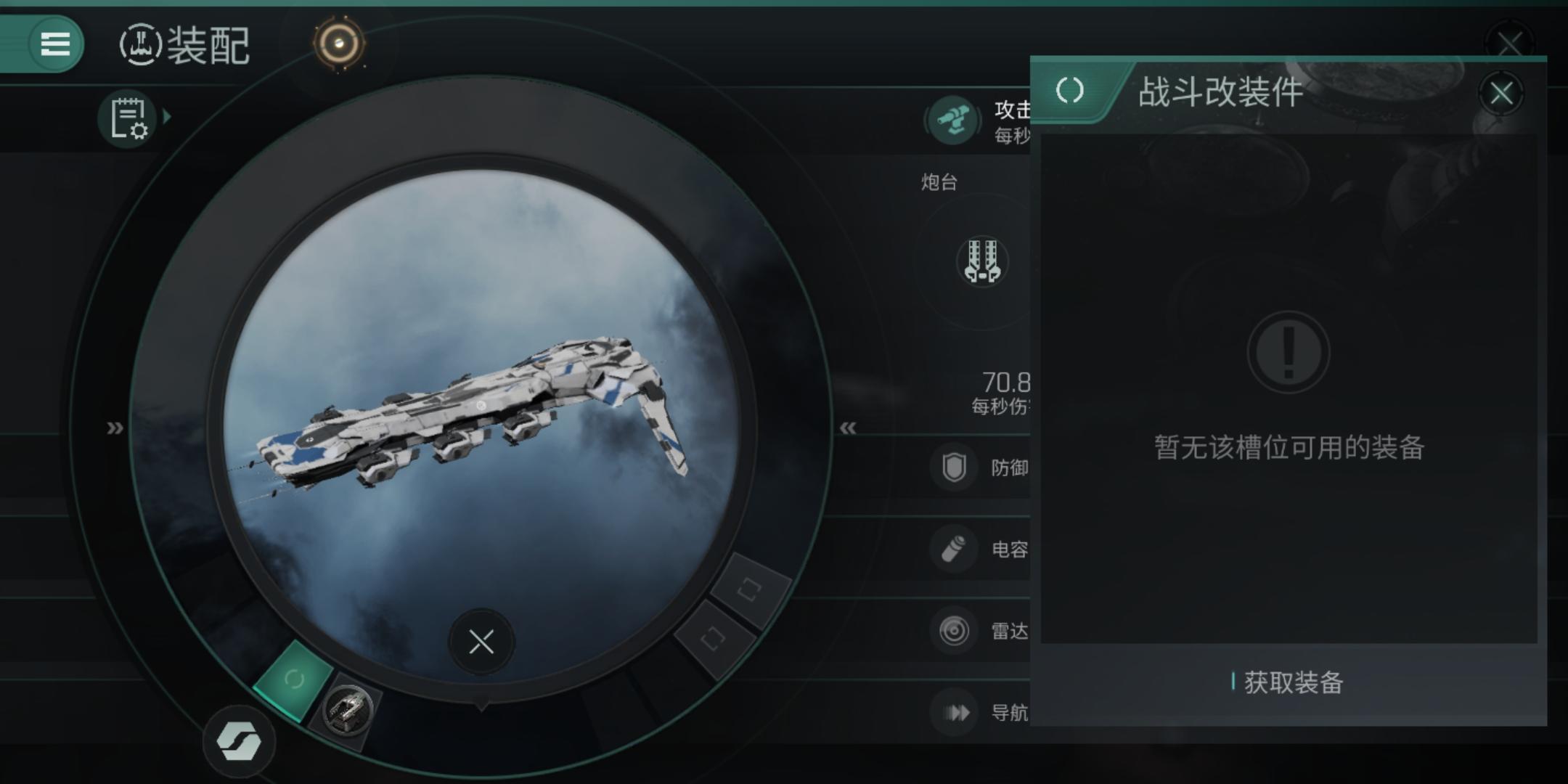Screen dimensions: 1568x784
Task: Open the 防御 defense stats section
Action: (980, 467)
